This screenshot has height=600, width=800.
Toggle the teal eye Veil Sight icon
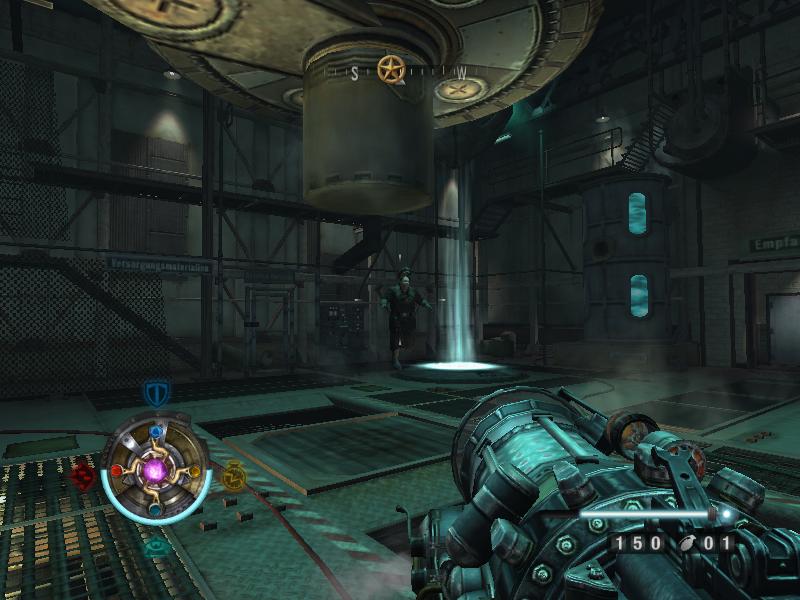tap(156, 546)
